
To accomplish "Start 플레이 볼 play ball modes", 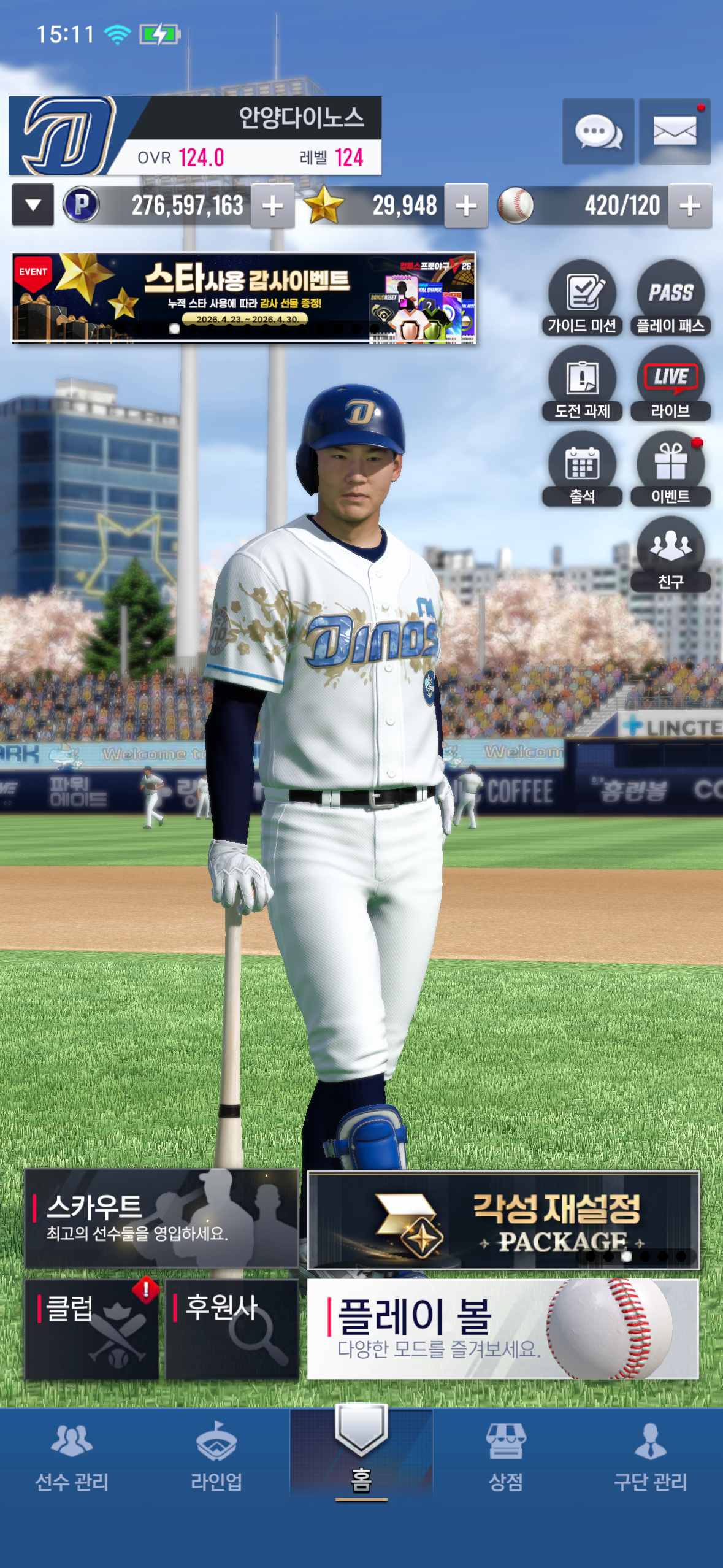I will pyautogui.click(x=503, y=1329).
